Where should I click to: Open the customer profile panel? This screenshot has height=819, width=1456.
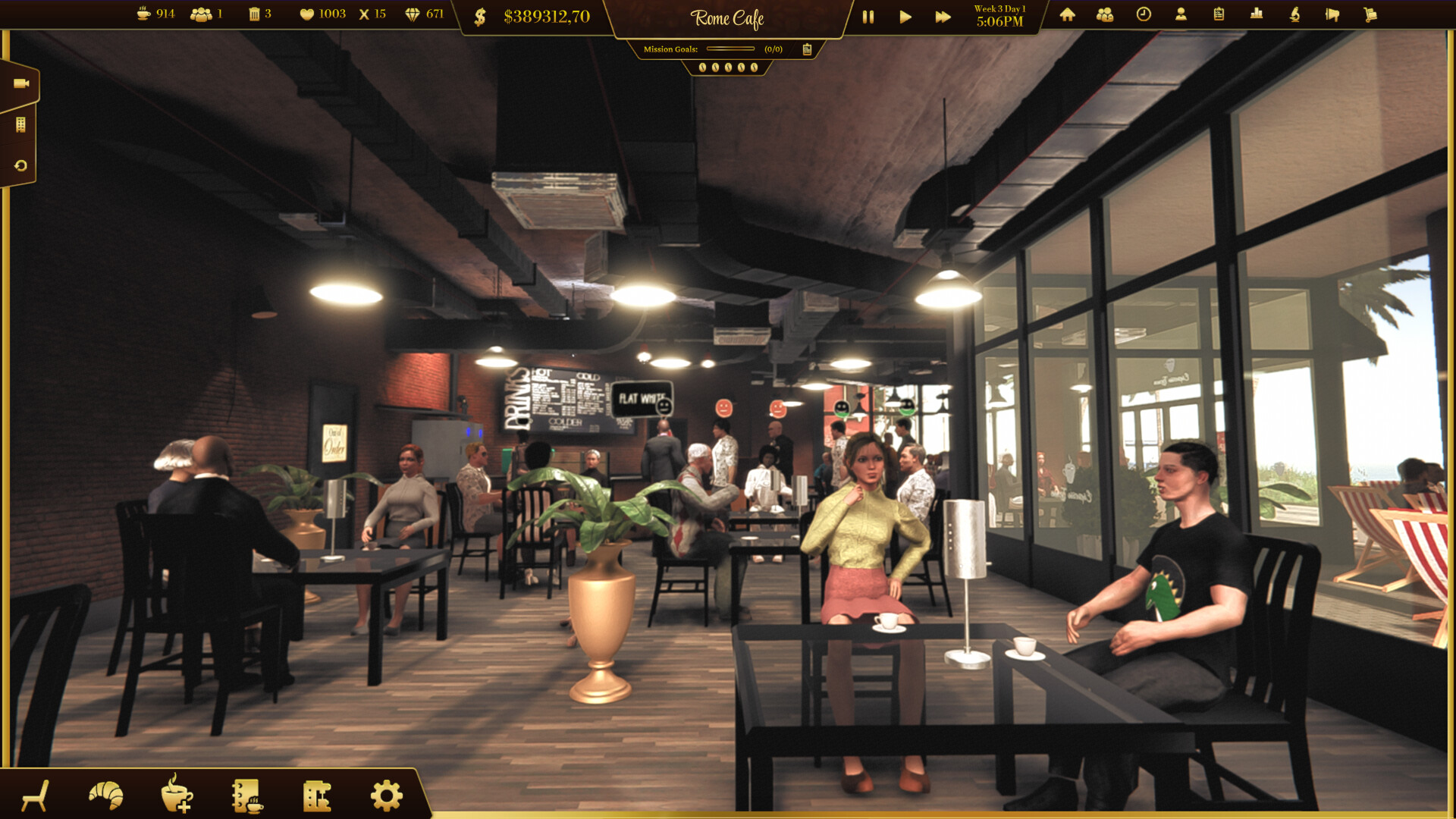click(1181, 15)
